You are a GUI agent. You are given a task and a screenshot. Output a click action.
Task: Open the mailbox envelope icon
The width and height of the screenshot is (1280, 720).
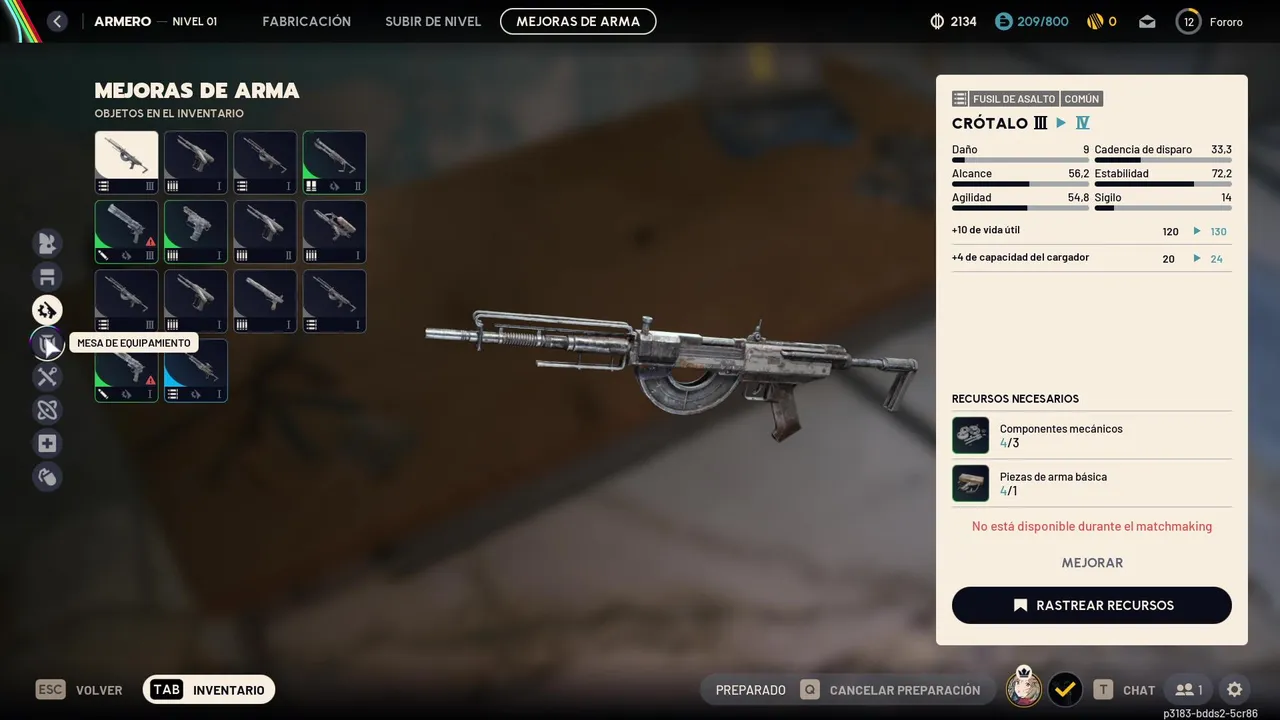(1147, 22)
